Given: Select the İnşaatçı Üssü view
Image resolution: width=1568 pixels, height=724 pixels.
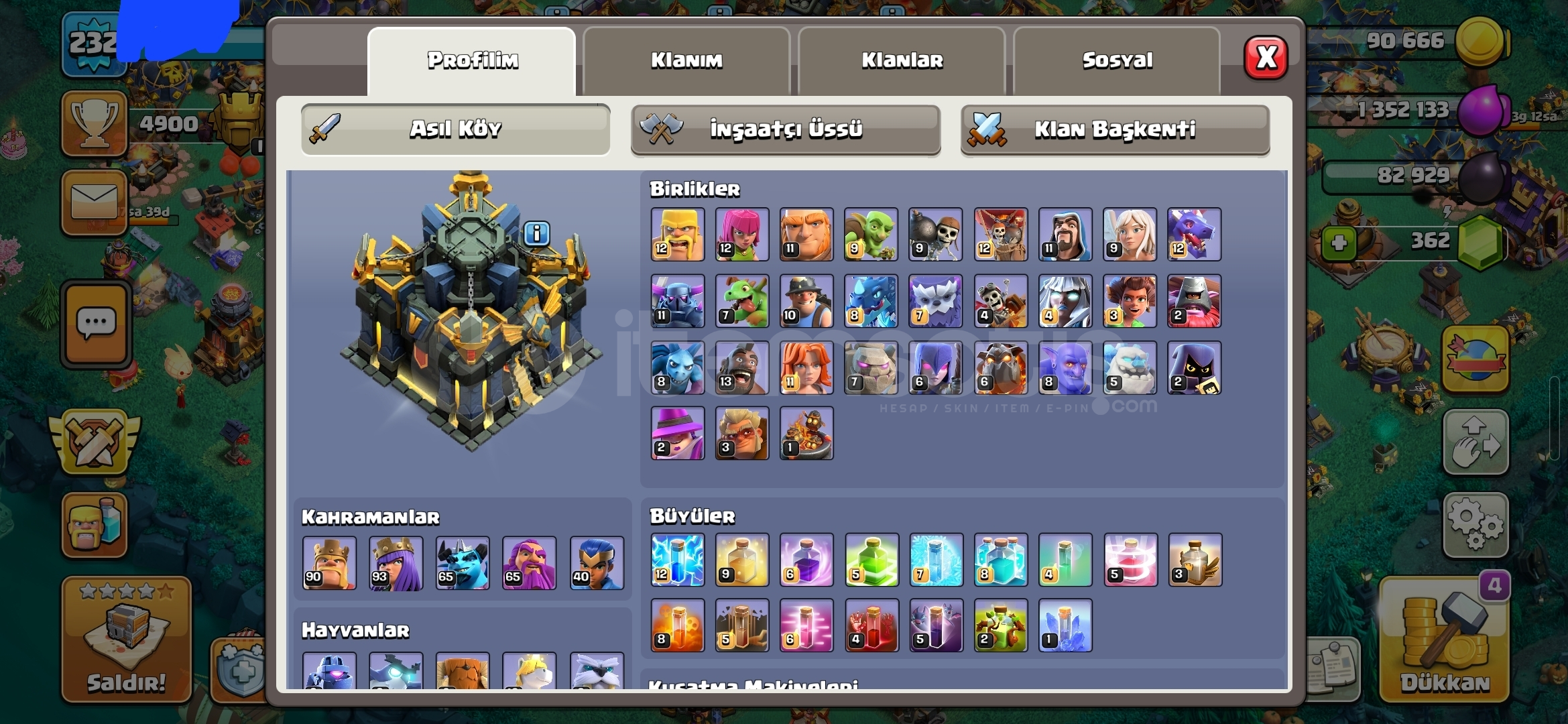Looking at the screenshot, I should (x=786, y=130).
